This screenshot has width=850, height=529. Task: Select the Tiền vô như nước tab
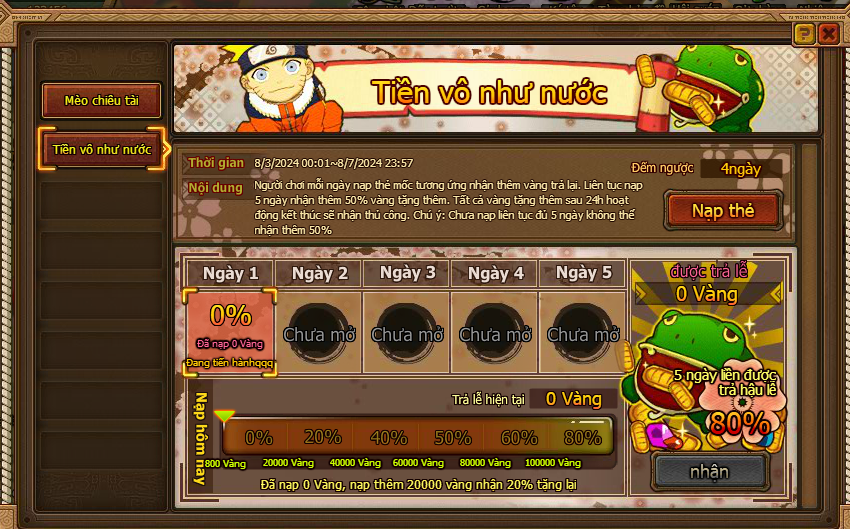point(101,149)
